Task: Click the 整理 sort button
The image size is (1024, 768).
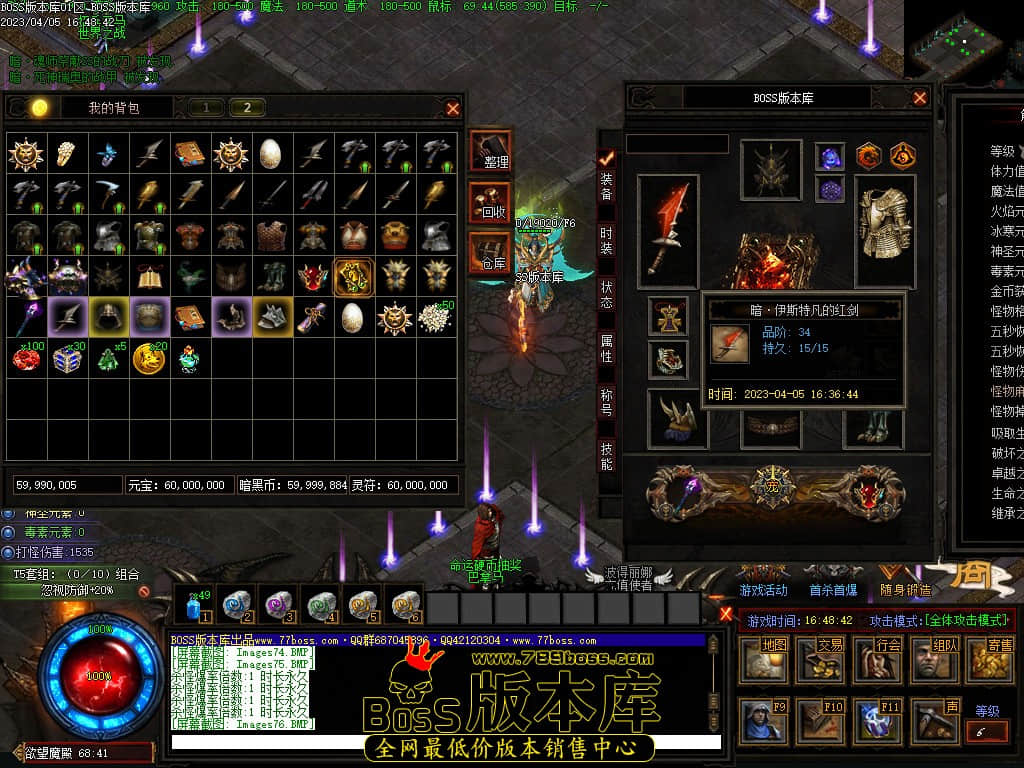Action: (489, 152)
